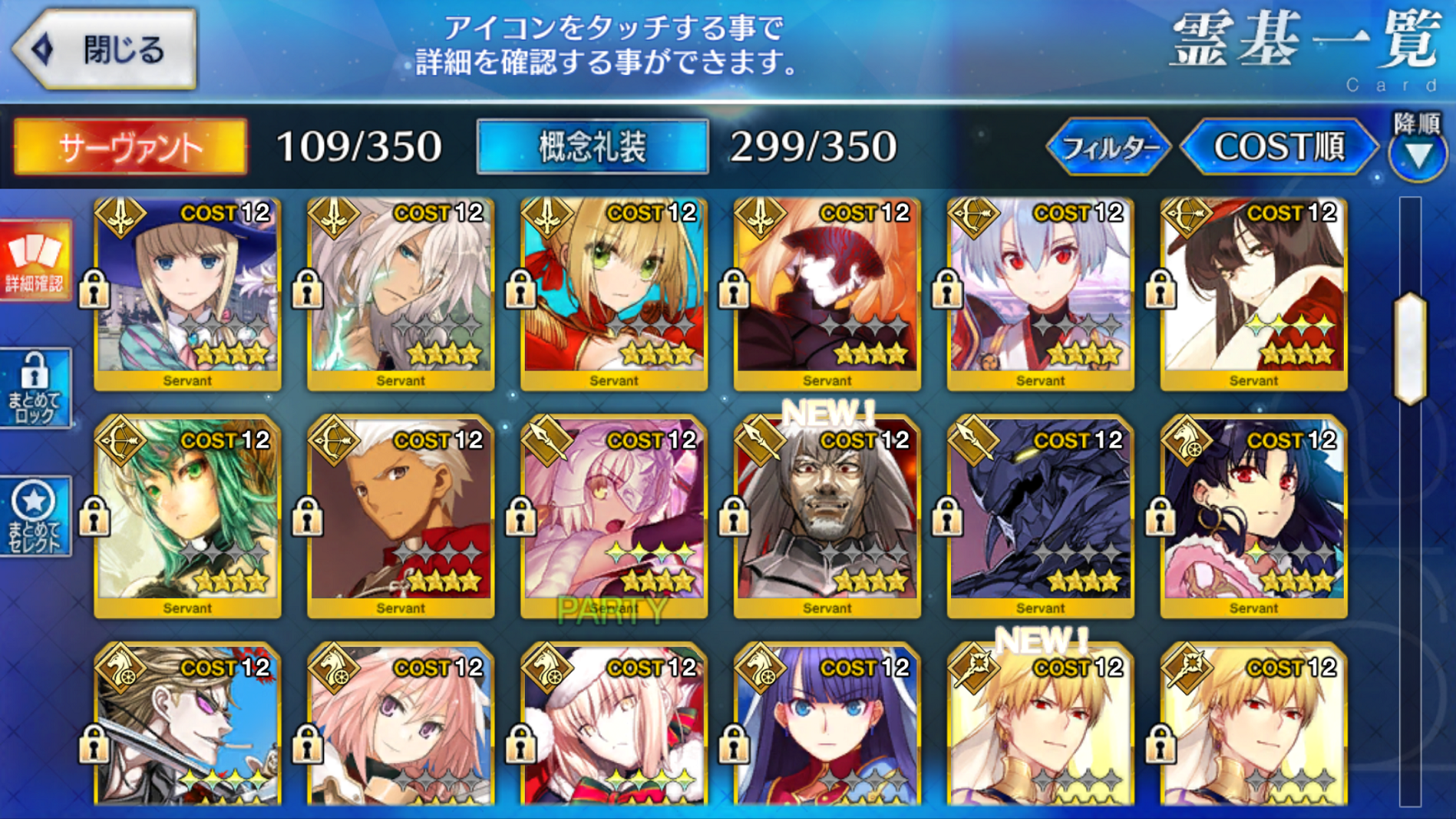Choose the dark blue armored dragon Lancer card

coord(1040,519)
